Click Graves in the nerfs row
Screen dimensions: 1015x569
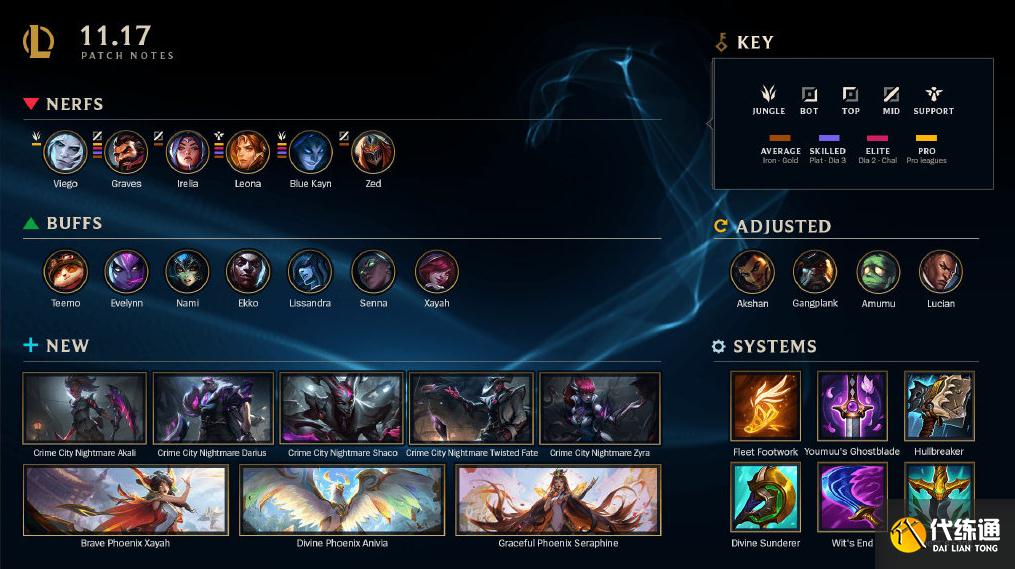[127, 153]
